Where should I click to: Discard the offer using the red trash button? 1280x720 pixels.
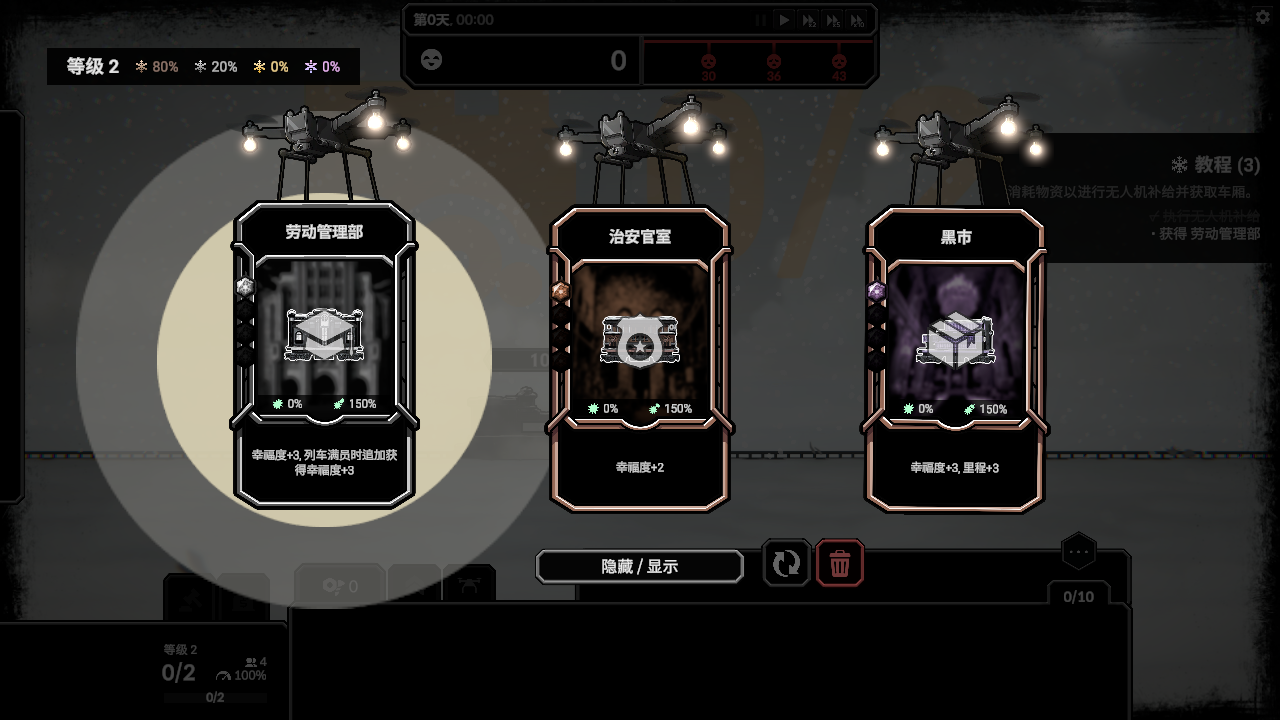click(x=840, y=564)
